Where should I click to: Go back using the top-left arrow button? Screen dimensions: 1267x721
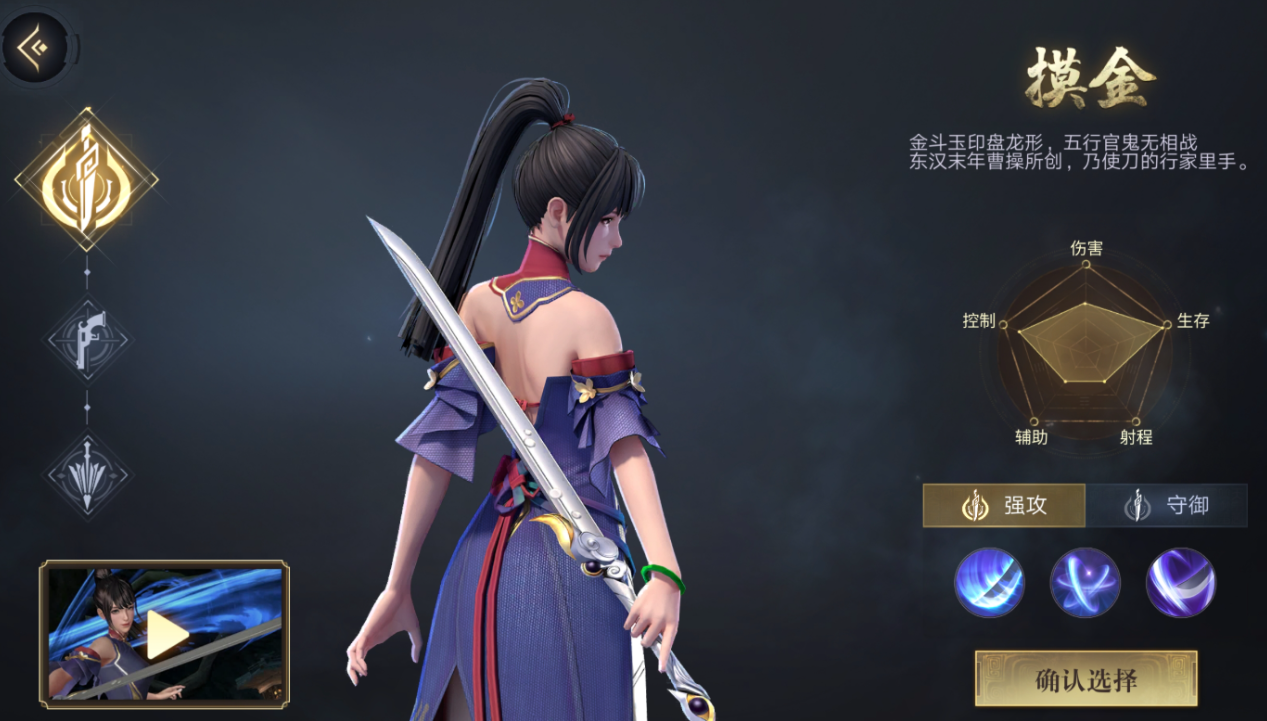(37, 44)
